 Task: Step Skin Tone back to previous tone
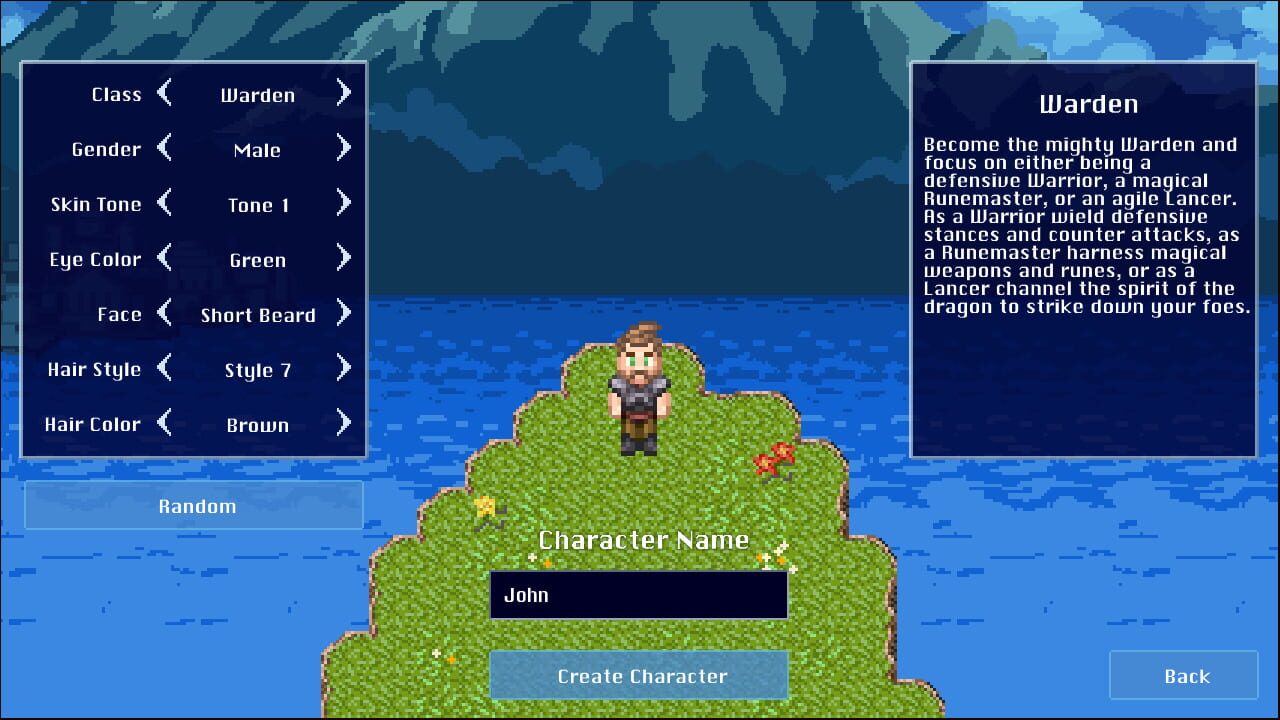(167, 204)
